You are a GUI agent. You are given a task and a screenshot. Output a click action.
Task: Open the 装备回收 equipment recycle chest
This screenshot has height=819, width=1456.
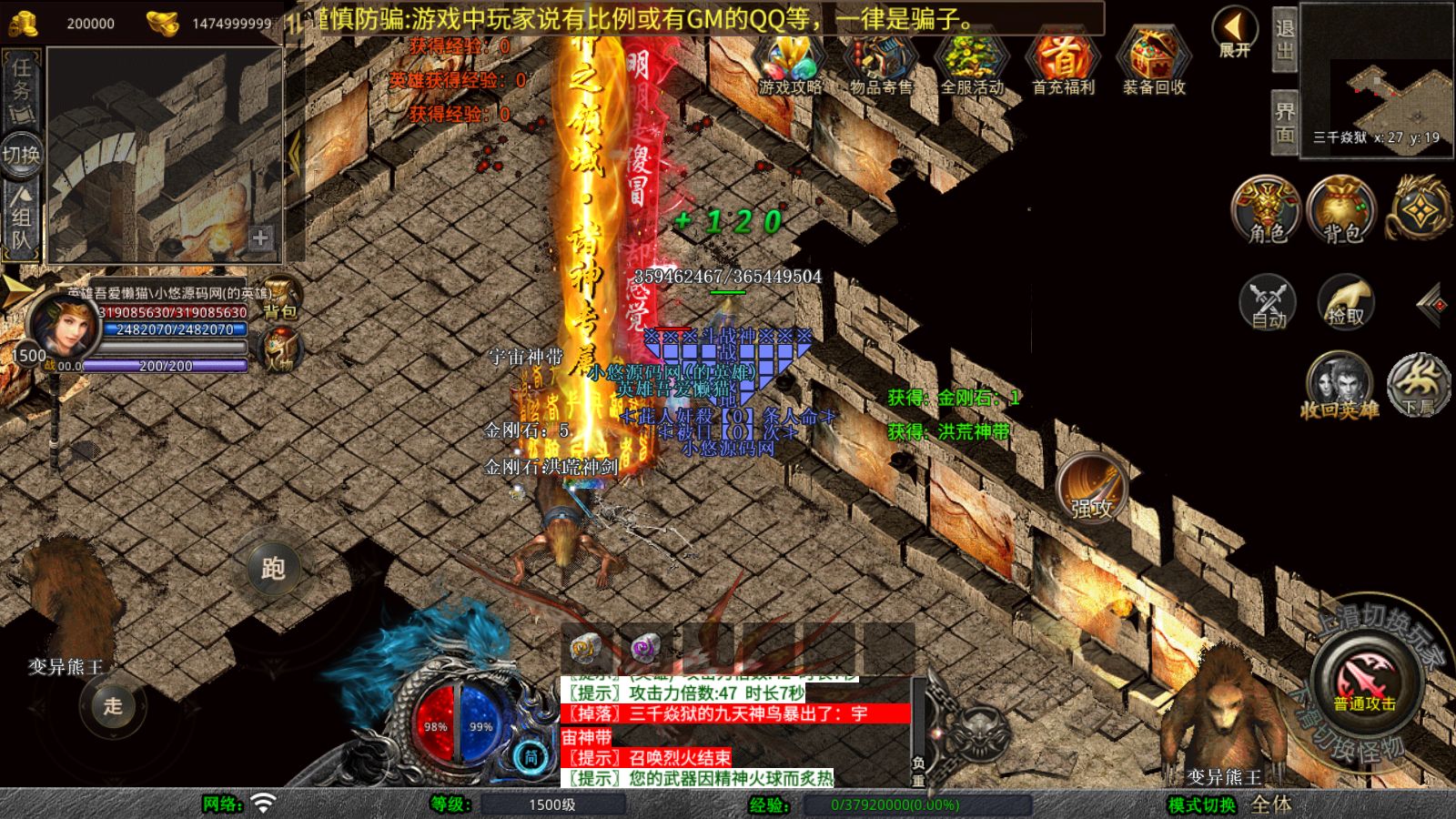click(x=1154, y=62)
